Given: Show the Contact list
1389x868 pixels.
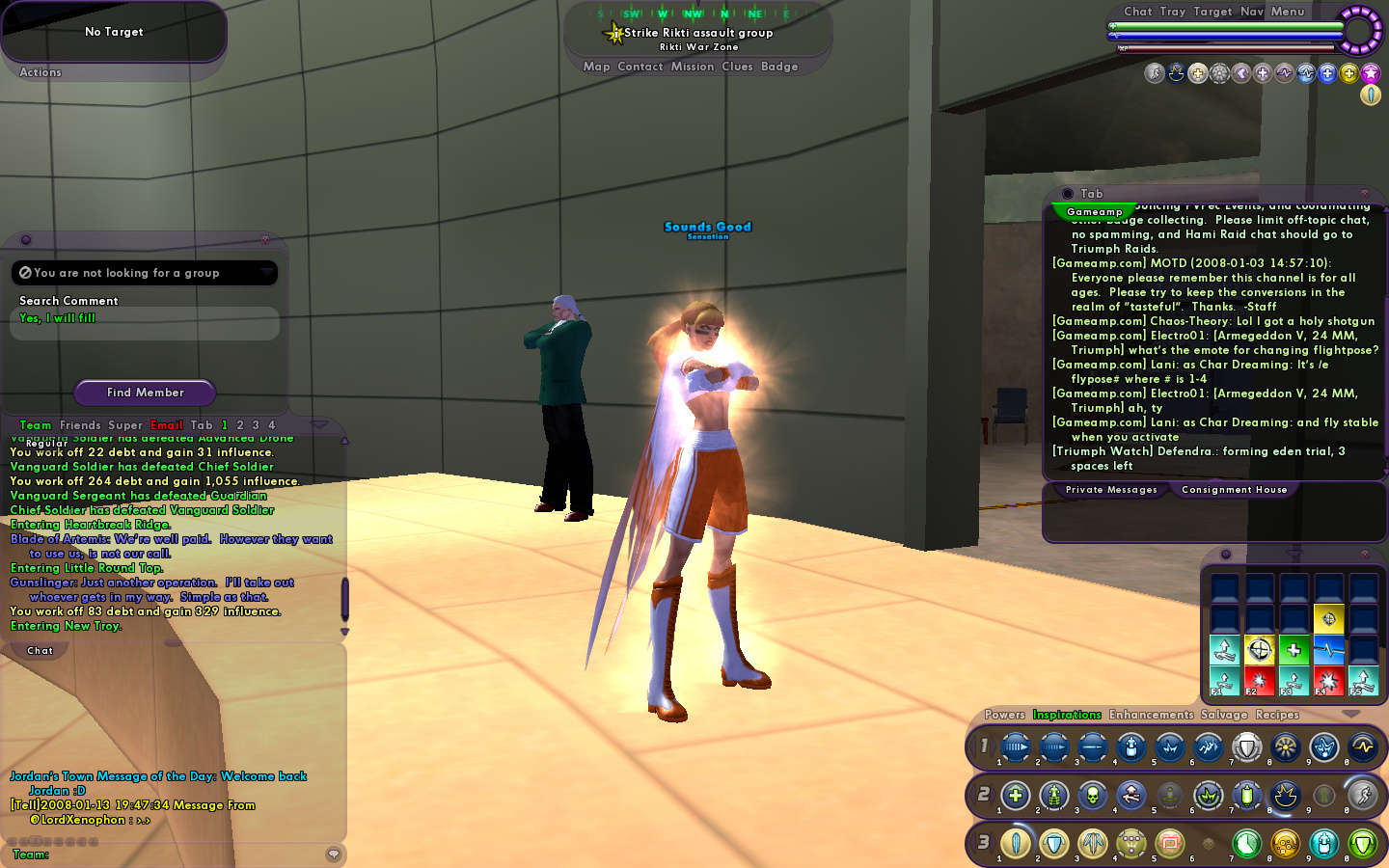Looking at the screenshot, I should pyautogui.click(x=640, y=67).
